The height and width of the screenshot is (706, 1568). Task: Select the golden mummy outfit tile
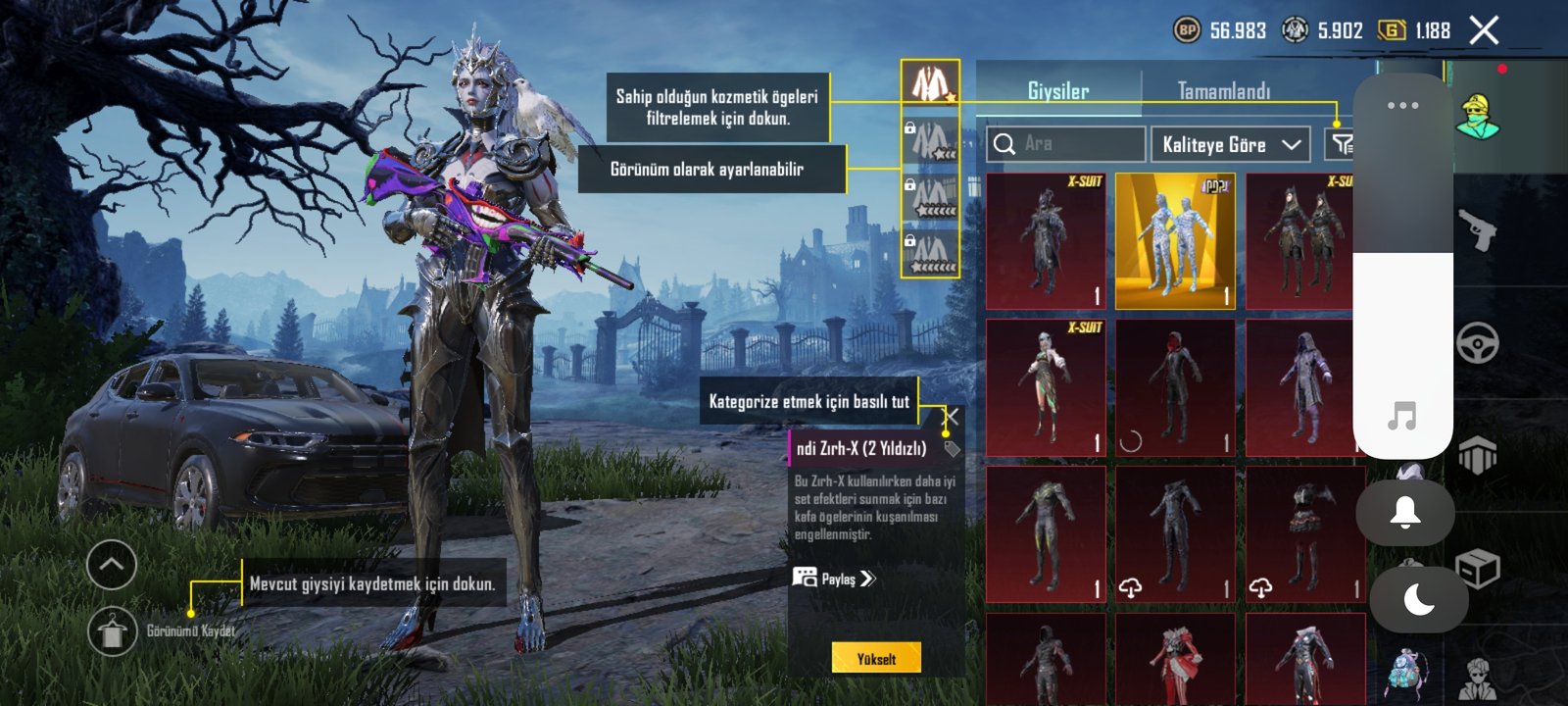coord(1175,241)
